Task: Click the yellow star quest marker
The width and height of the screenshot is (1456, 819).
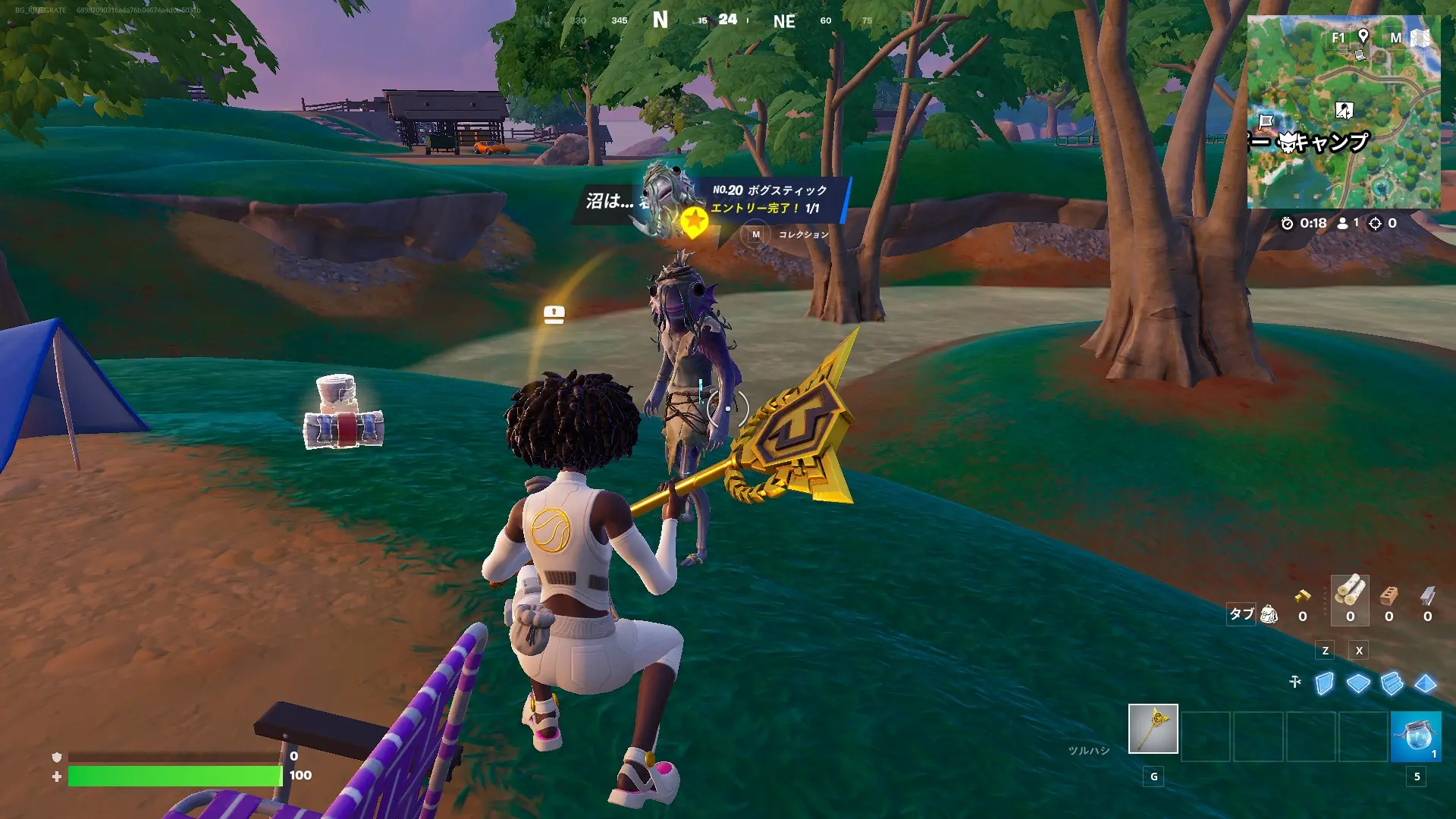Action: click(x=693, y=221)
